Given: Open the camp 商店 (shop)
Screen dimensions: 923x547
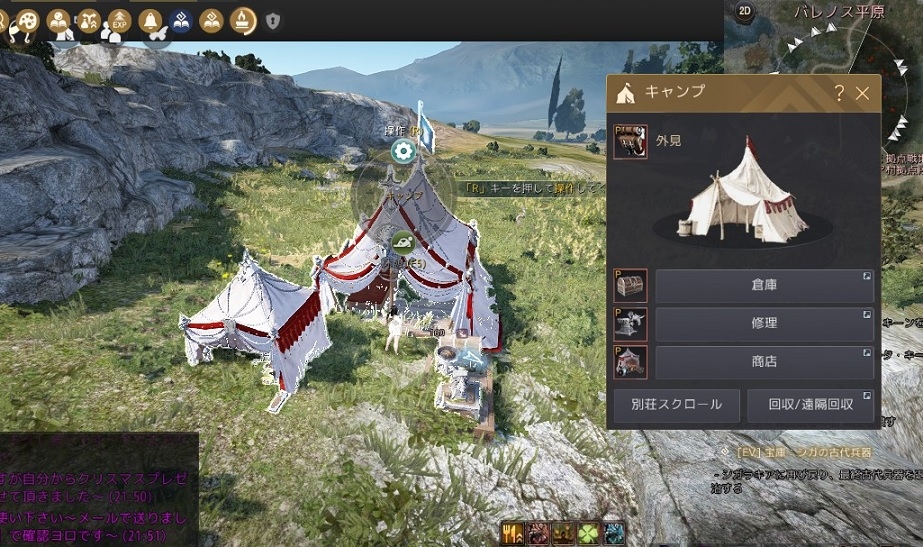Looking at the screenshot, I should pos(764,362).
